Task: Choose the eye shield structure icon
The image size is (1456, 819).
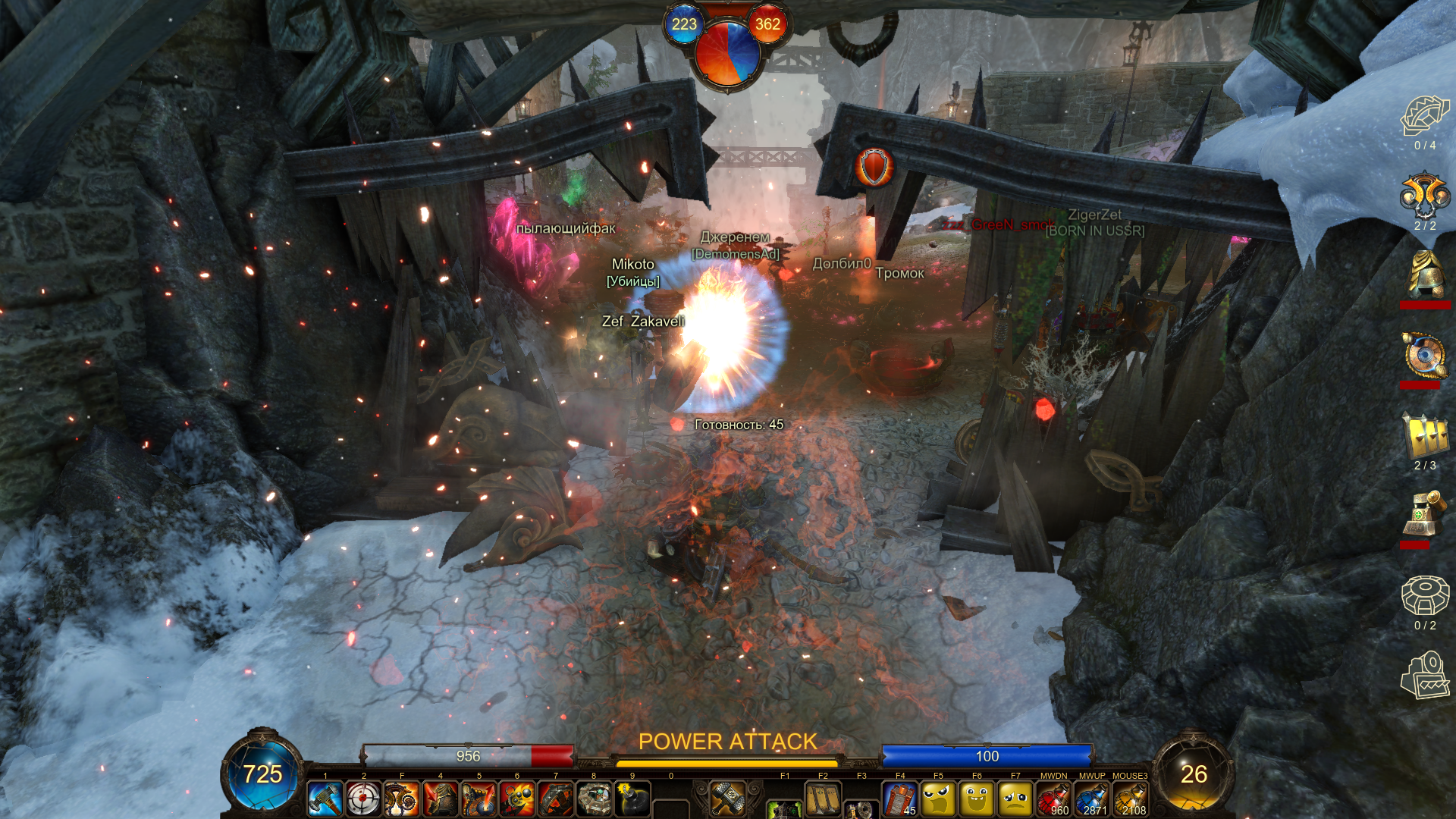Action: click(x=1425, y=355)
